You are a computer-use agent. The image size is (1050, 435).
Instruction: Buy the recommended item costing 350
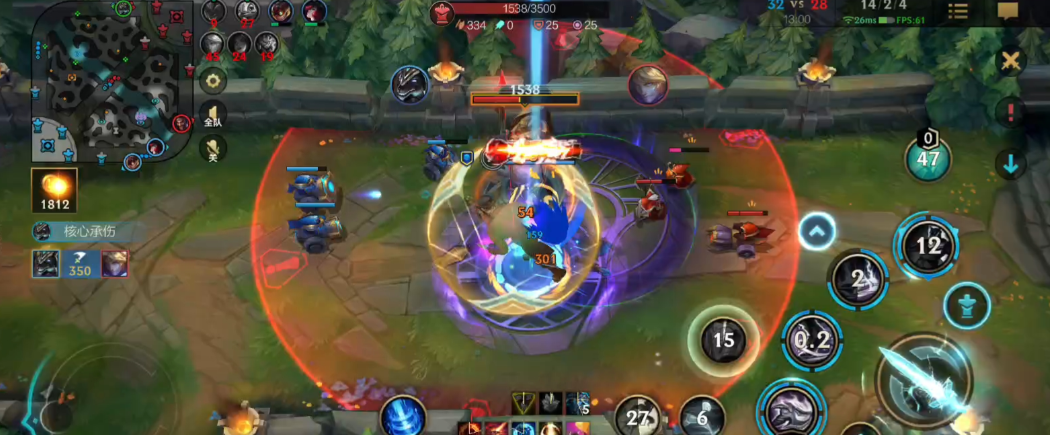79,264
